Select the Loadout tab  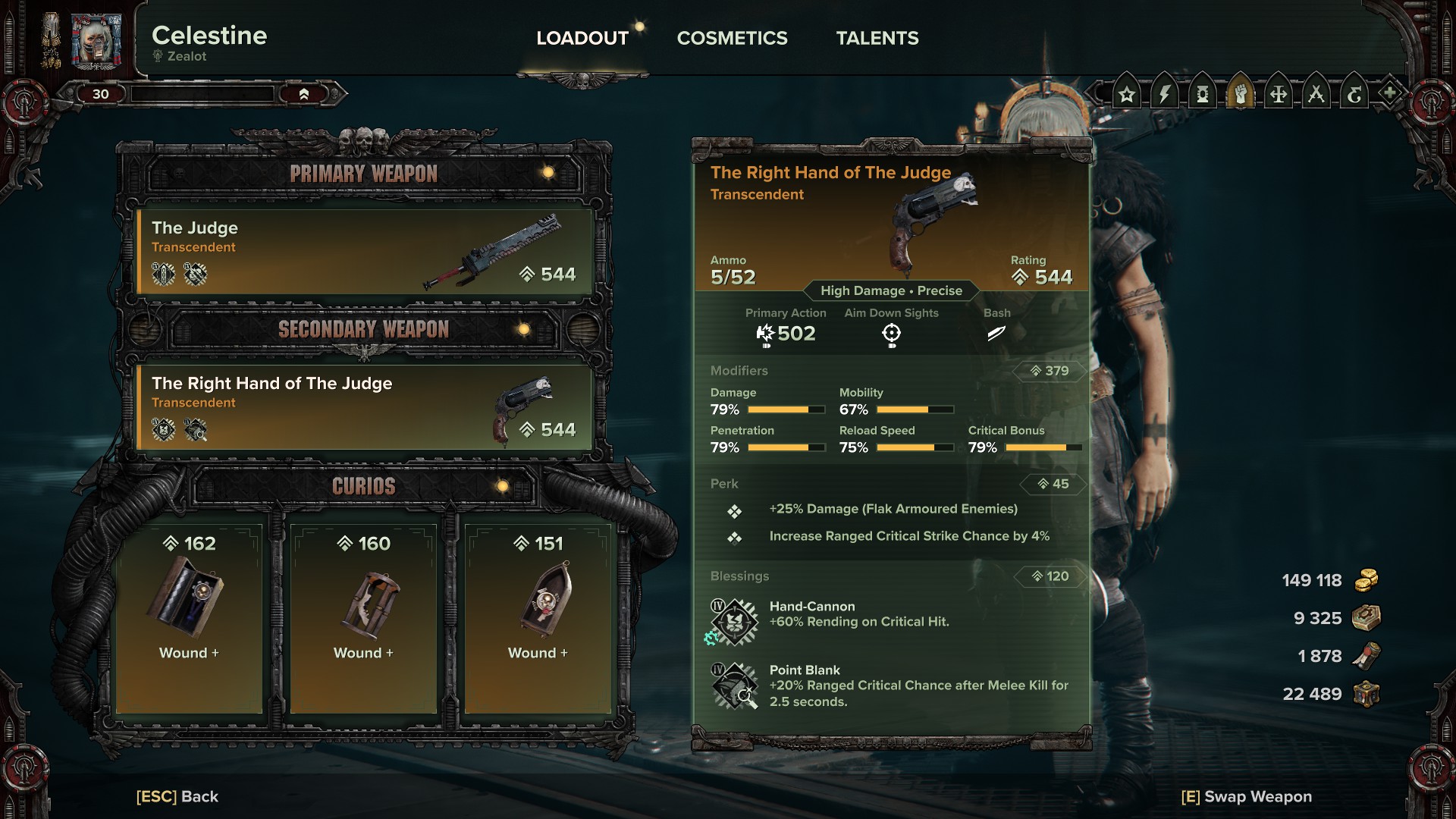pos(582,38)
